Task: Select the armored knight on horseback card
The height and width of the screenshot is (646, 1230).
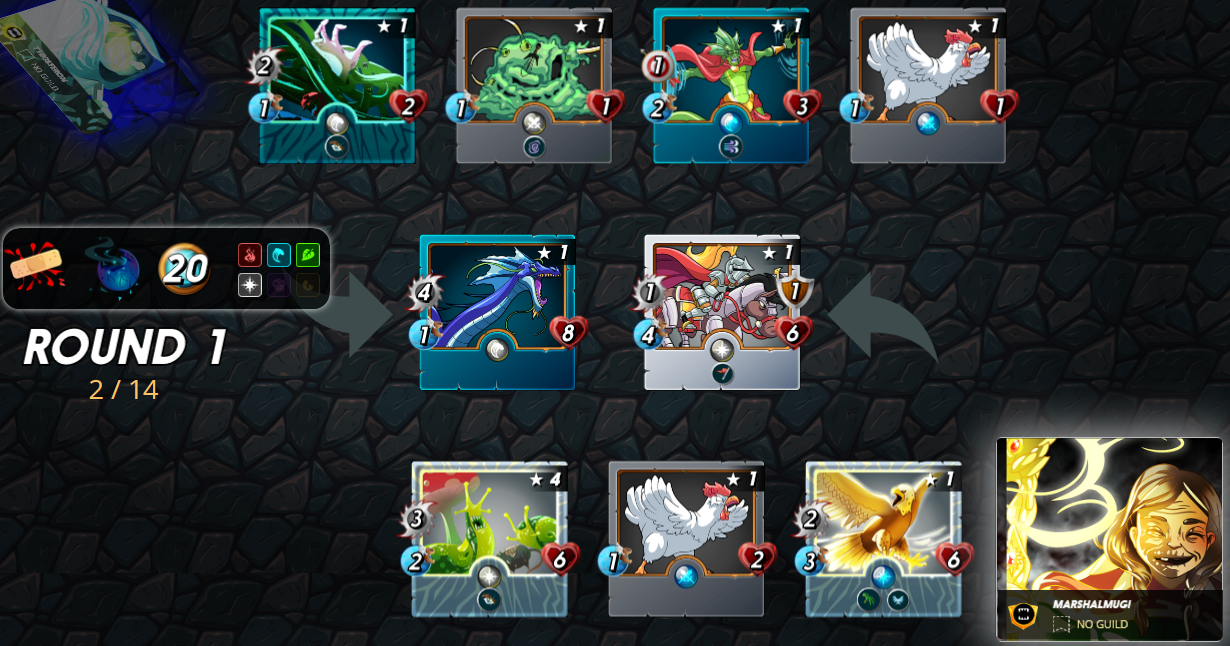Action: pos(721,311)
